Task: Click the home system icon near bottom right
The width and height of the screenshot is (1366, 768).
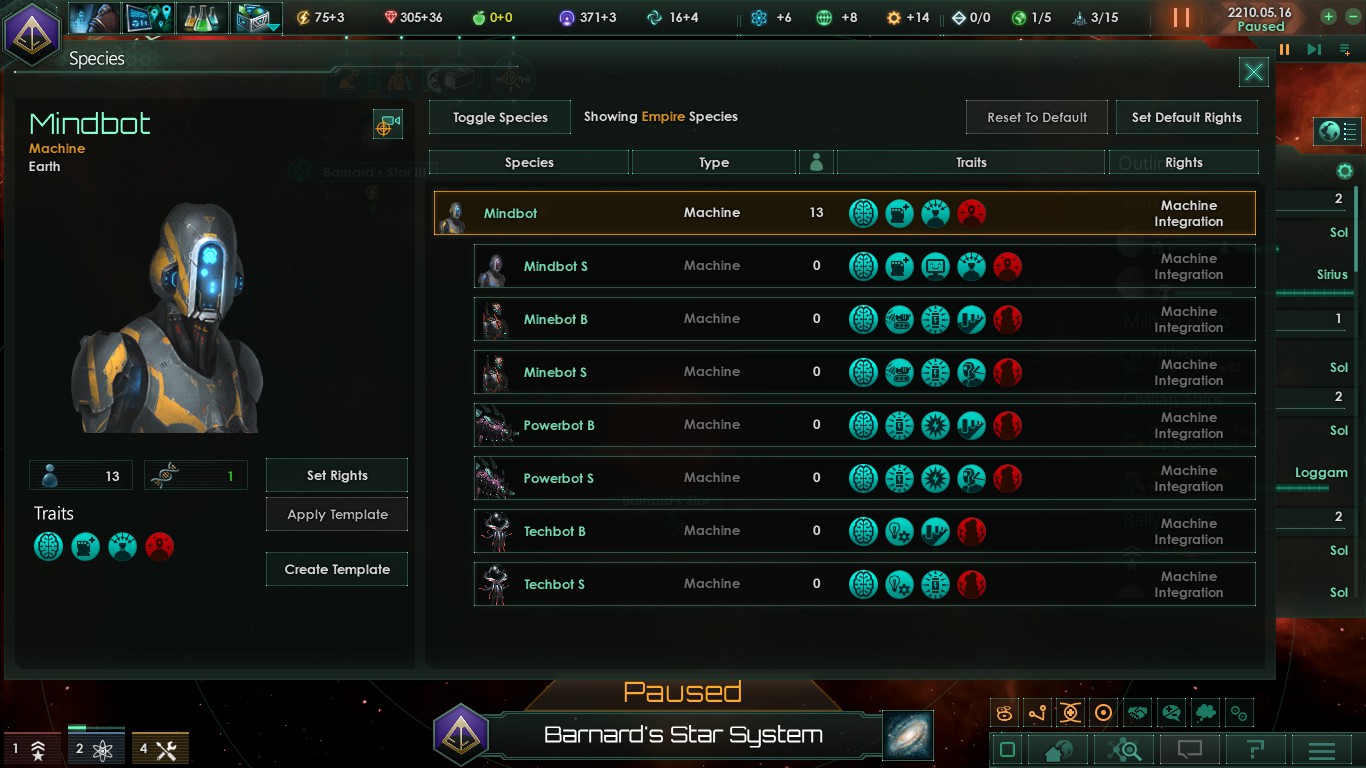Action: (x=1056, y=748)
